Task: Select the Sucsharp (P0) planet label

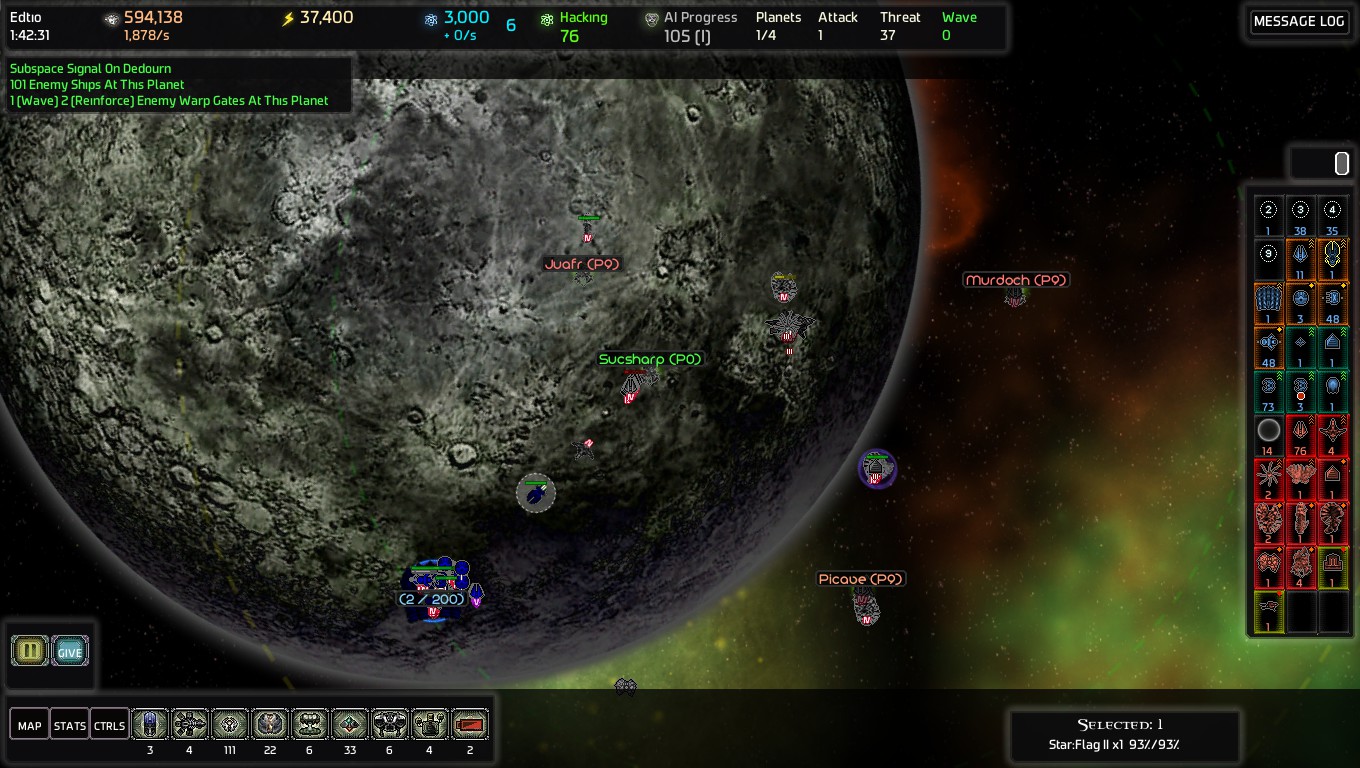Action: 650,359
